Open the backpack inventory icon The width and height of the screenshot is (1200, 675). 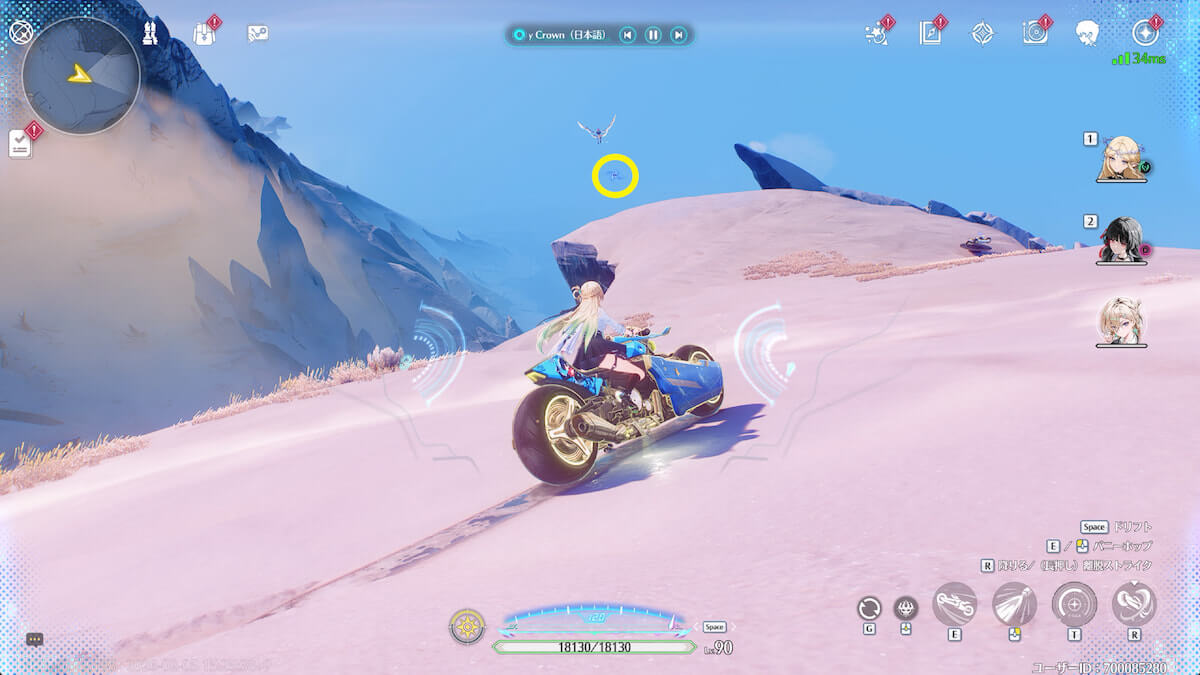(204, 33)
